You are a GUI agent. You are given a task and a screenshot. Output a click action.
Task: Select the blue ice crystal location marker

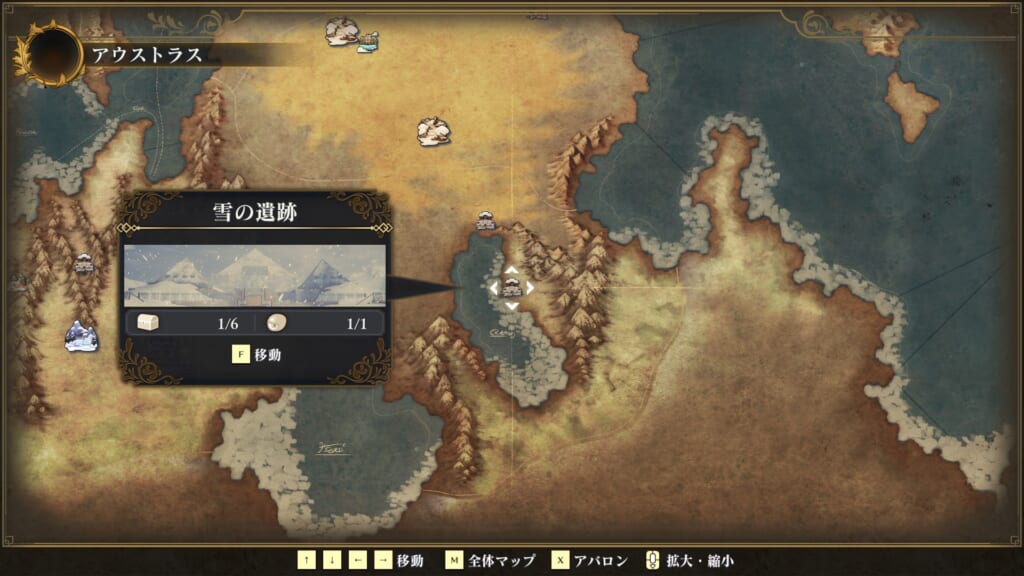click(81, 336)
